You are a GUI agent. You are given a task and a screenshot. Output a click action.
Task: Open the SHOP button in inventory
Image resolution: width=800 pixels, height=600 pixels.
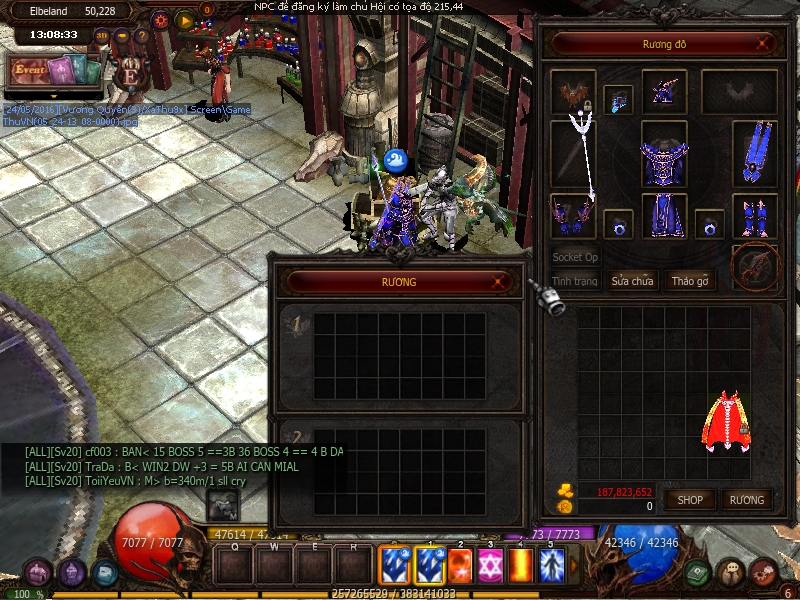tap(691, 499)
